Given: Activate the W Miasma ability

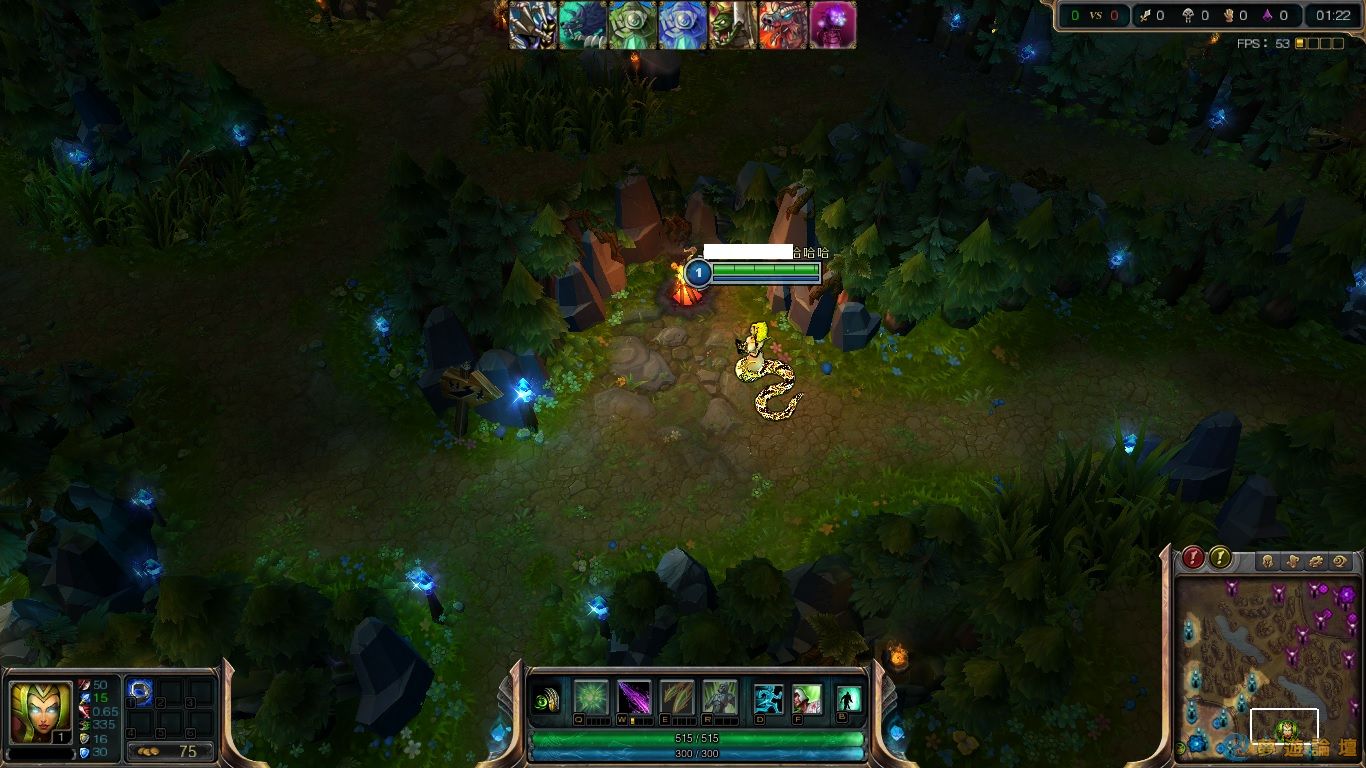Looking at the screenshot, I should [x=634, y=696].
